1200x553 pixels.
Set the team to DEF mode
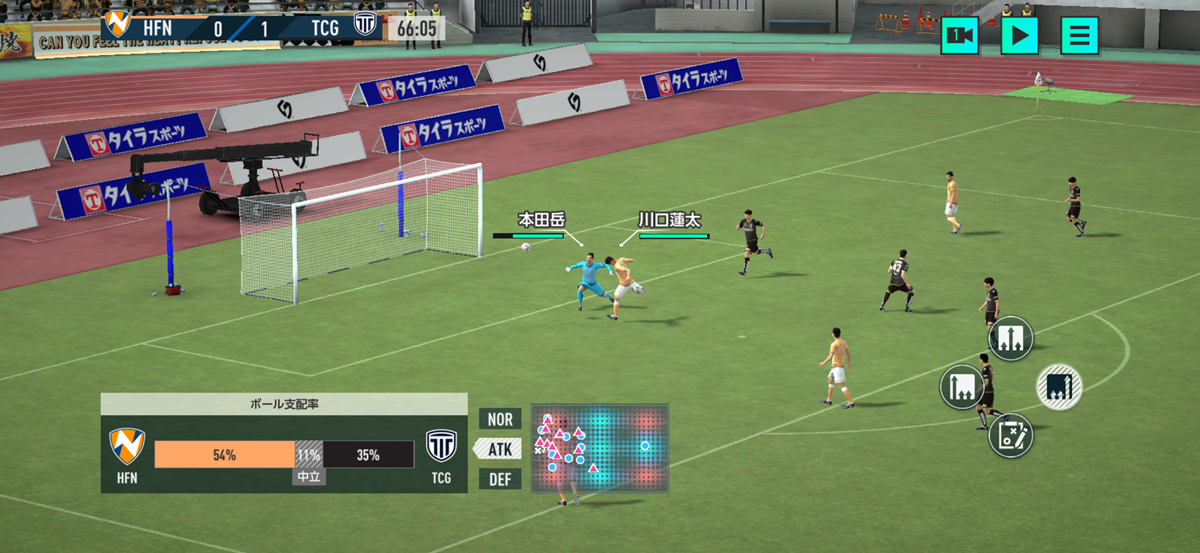pyautogui.click(x=500, y=479)
